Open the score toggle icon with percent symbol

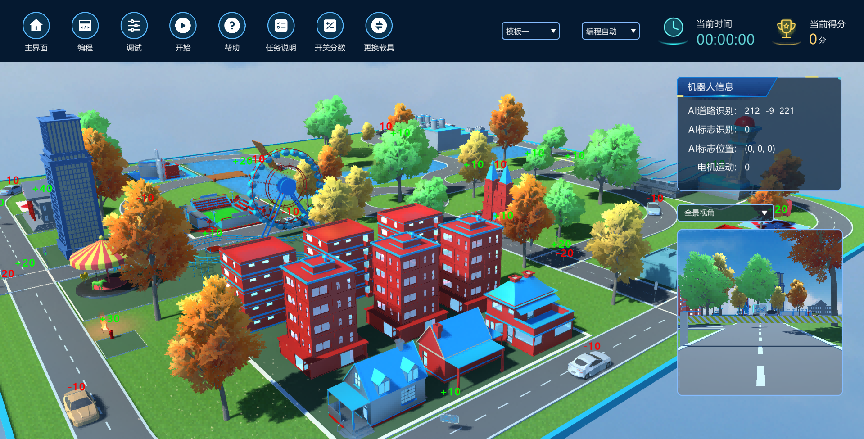329,25
